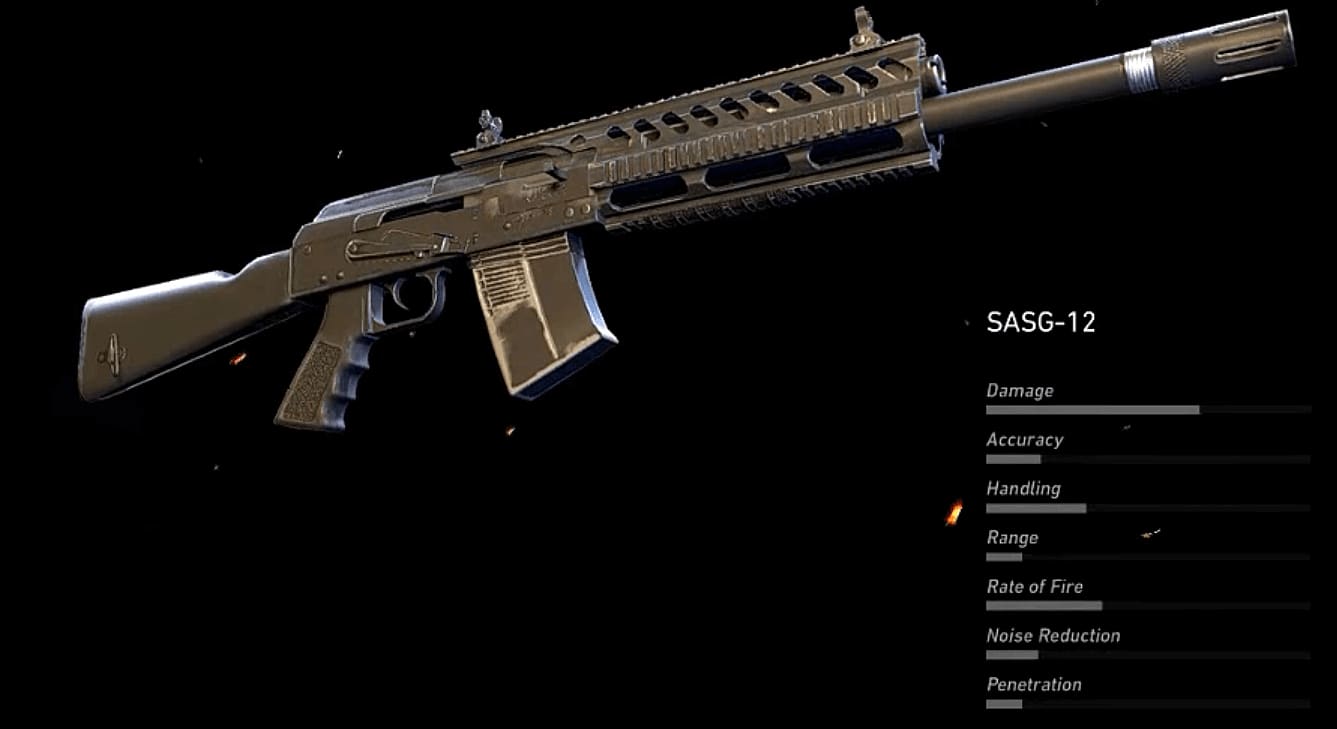Select the Damage stat label
The width and height of the screenshot is (1337, 729).
[x=1019, y=390]
